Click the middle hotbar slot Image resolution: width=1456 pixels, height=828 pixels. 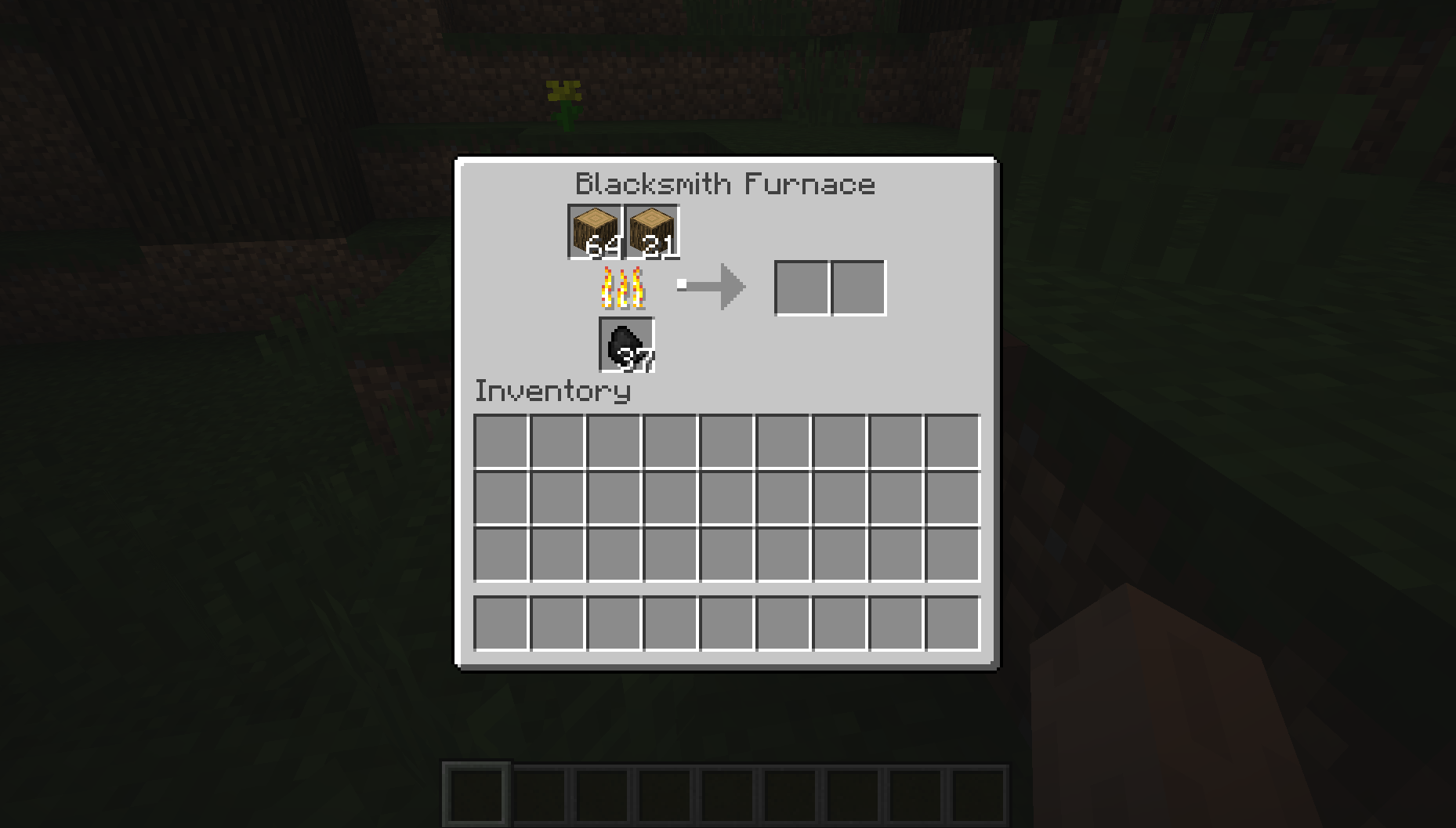coord(728,795)
